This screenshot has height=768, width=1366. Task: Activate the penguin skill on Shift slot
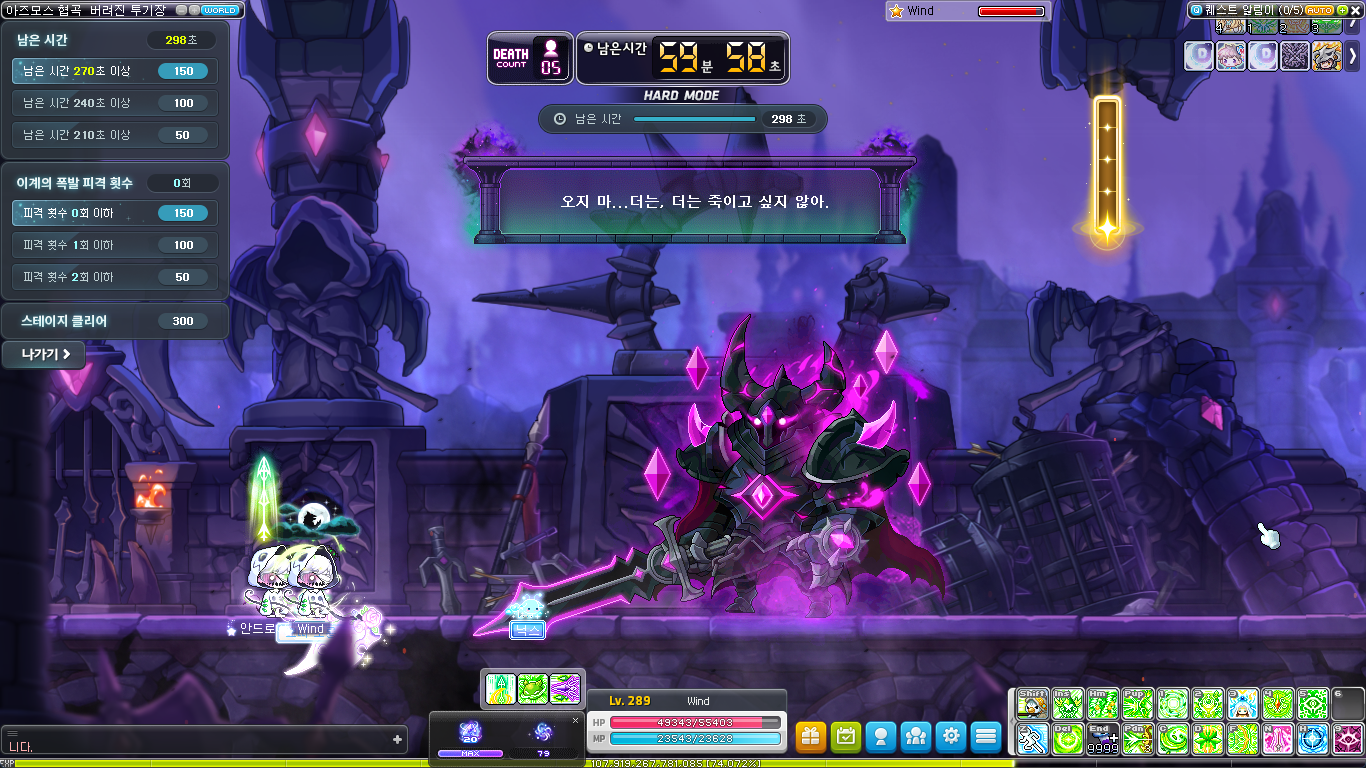(1032, 704)
